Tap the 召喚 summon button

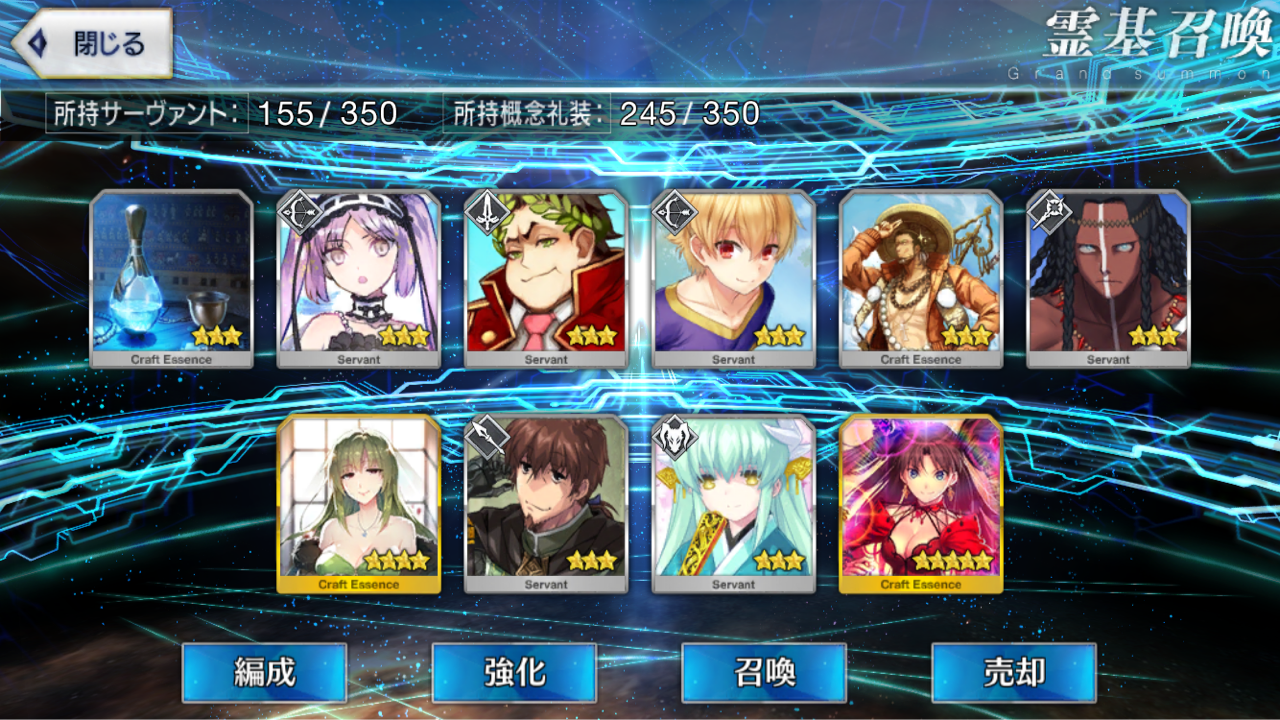point(762,673)
